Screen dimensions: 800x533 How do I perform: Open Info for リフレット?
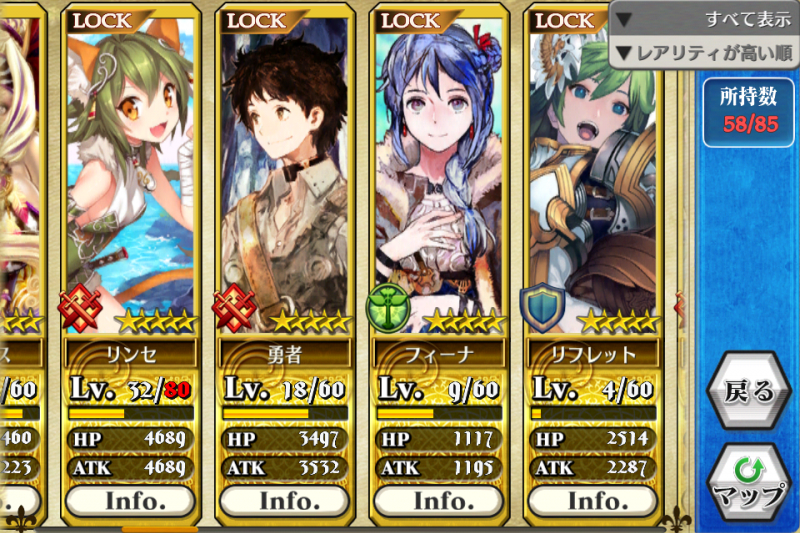pyautogui.click(x=590, y=499)
